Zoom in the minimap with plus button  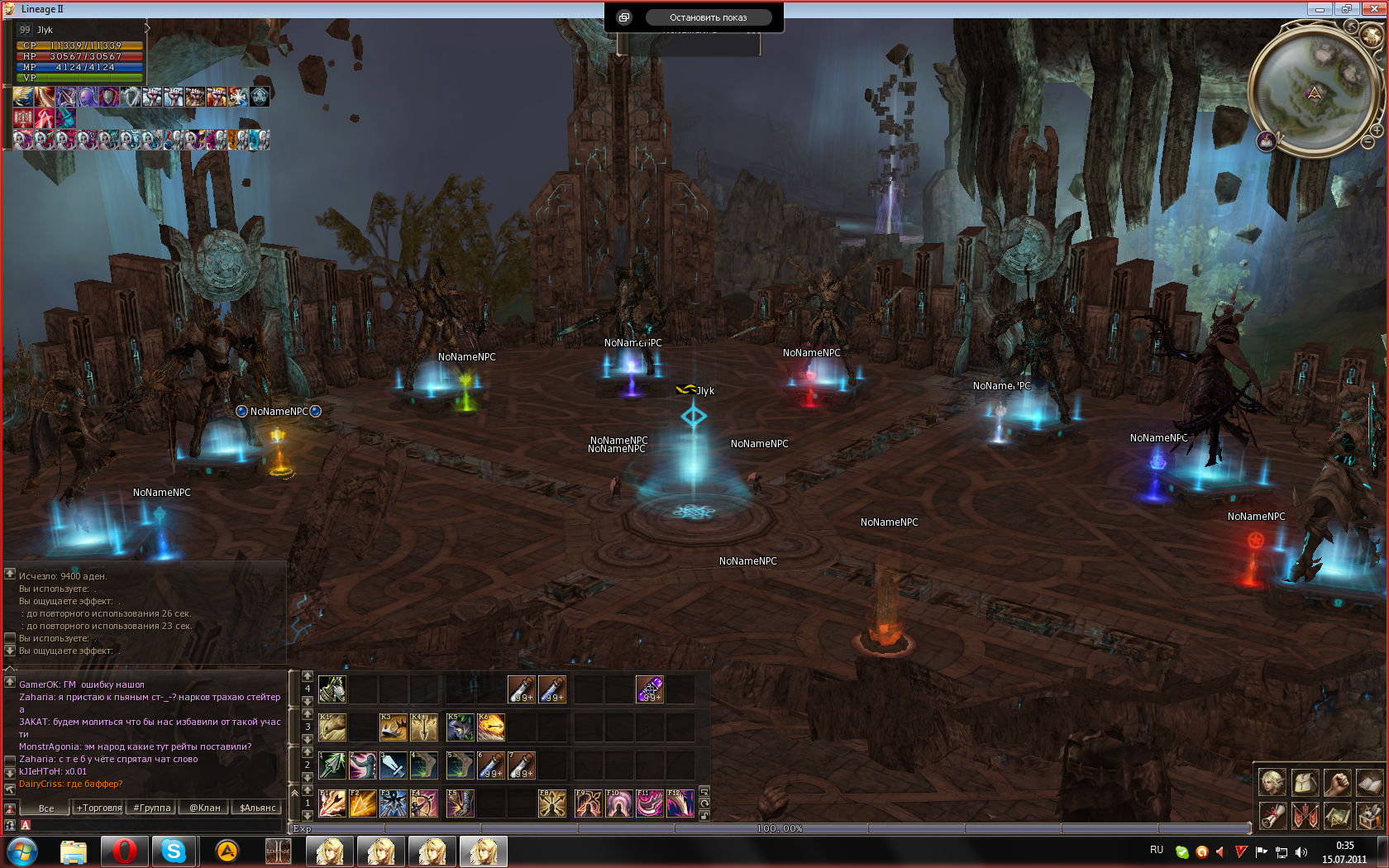pos(1377,131)
